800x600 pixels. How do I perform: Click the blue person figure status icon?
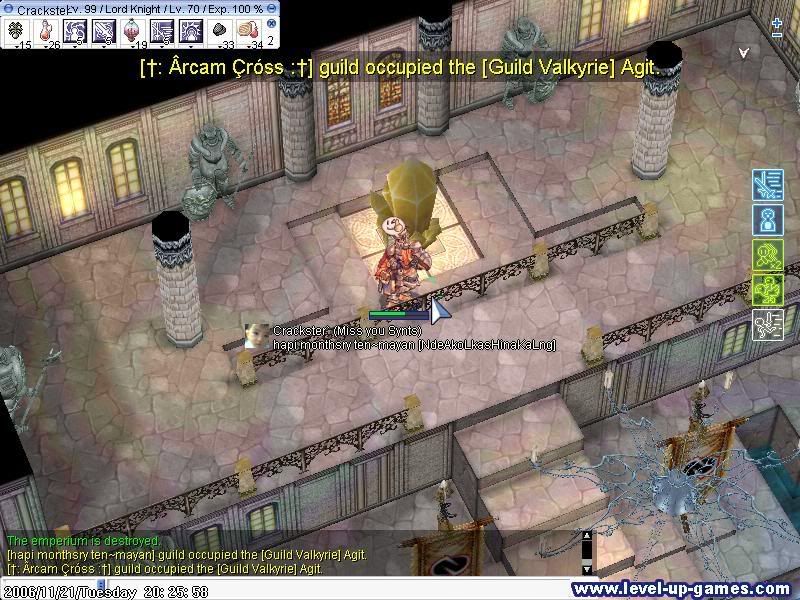766,219
